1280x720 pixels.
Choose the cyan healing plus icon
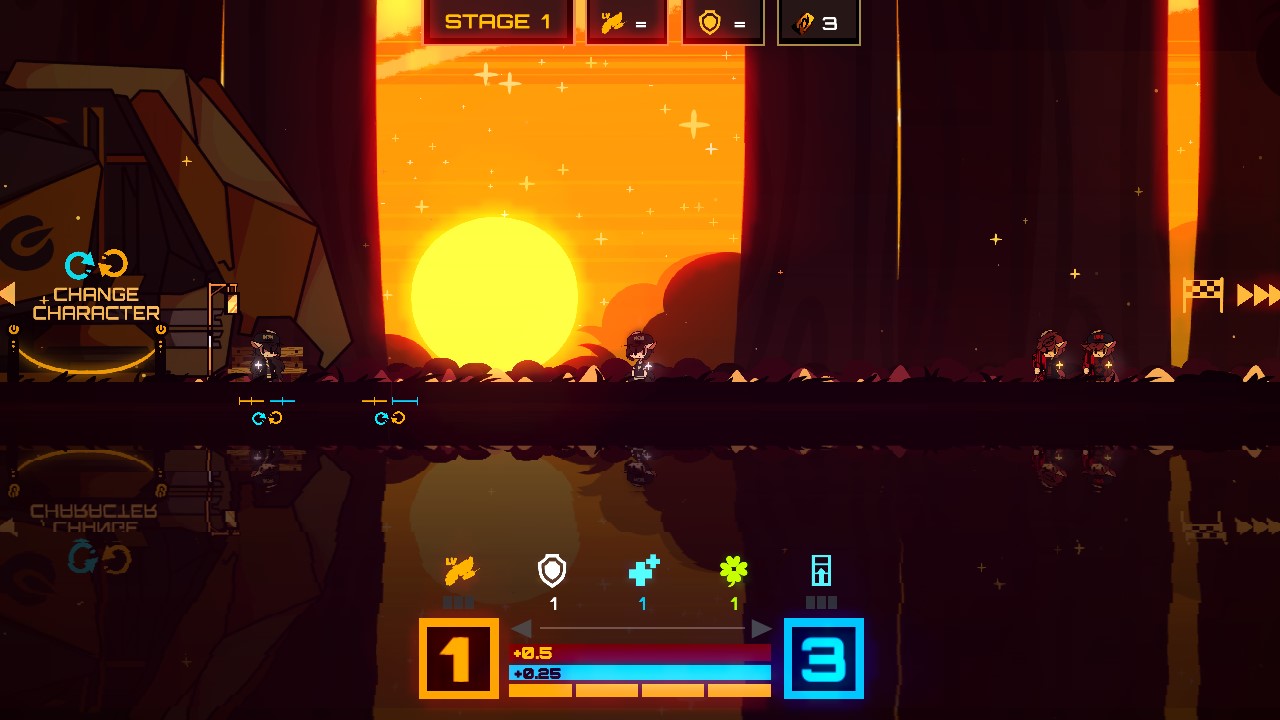point(643,571)
